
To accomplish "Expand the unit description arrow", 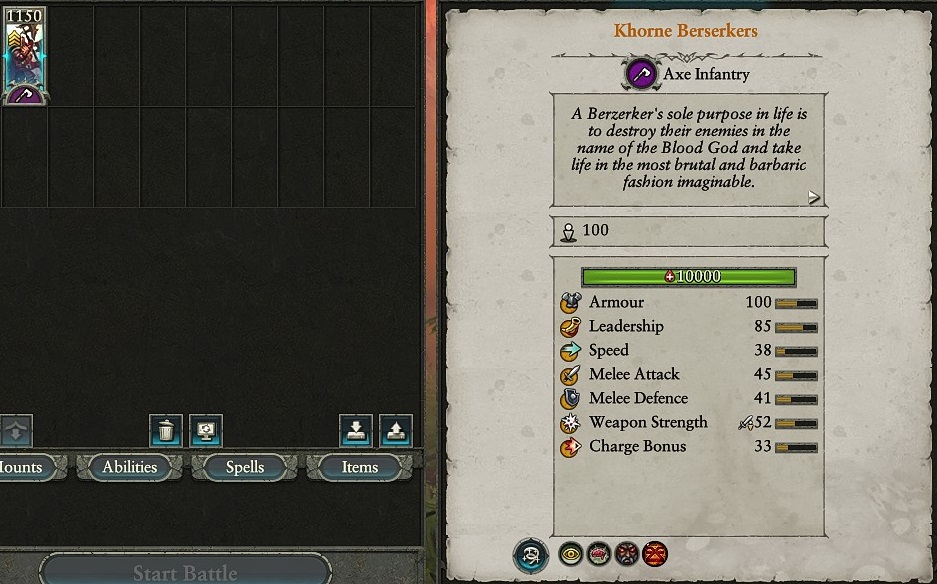I will click(x=814, y=198).
